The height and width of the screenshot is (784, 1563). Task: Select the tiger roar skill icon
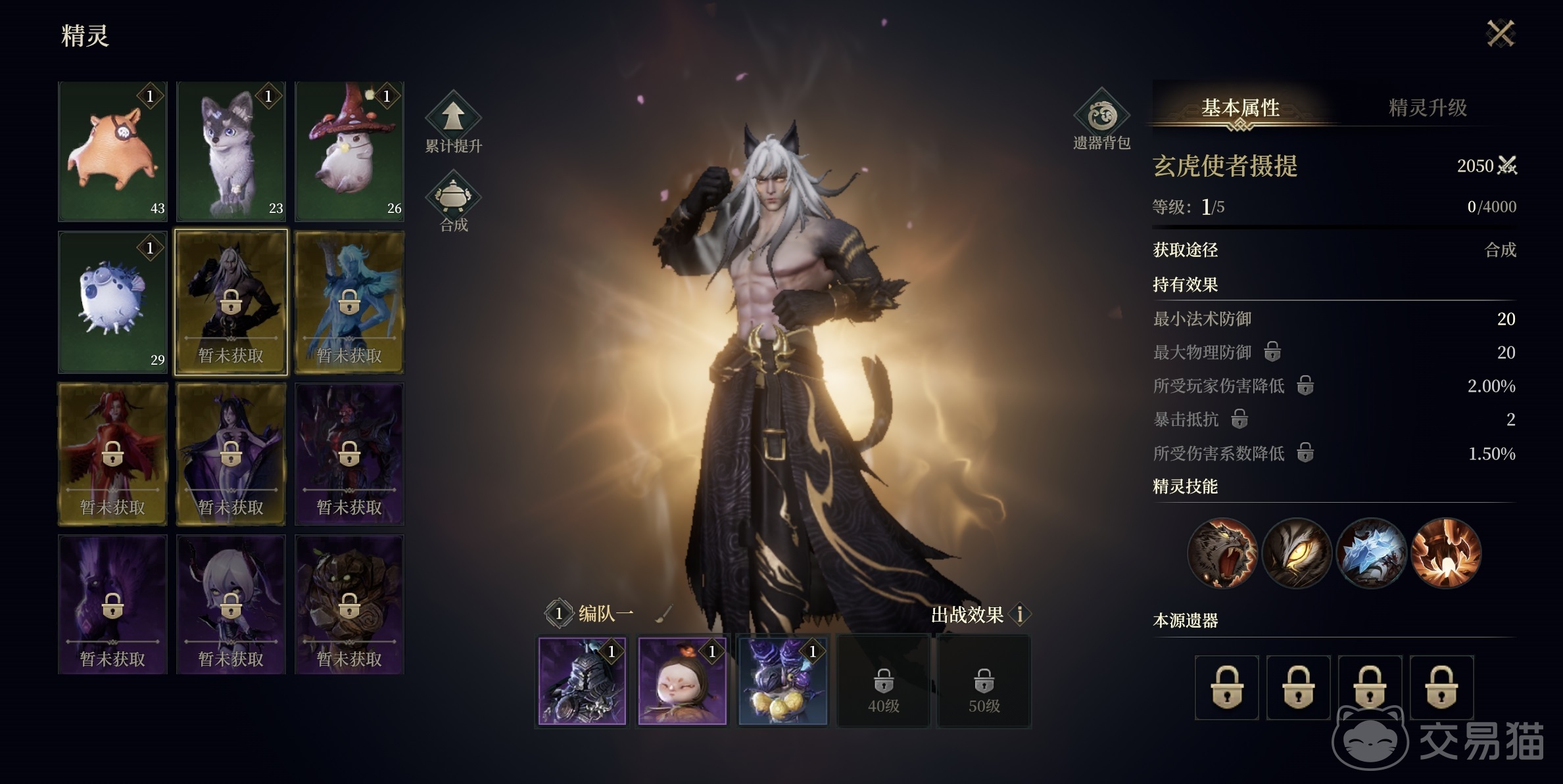coord(1223,554)
